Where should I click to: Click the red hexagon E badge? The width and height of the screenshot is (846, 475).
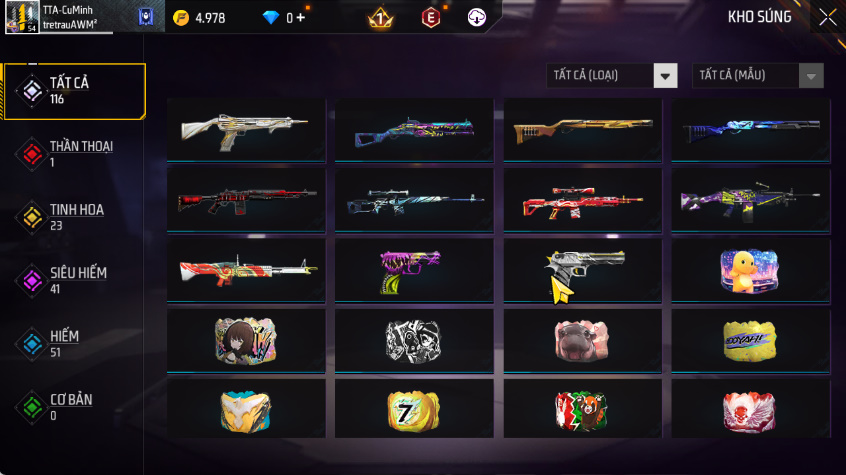[430, 18]
